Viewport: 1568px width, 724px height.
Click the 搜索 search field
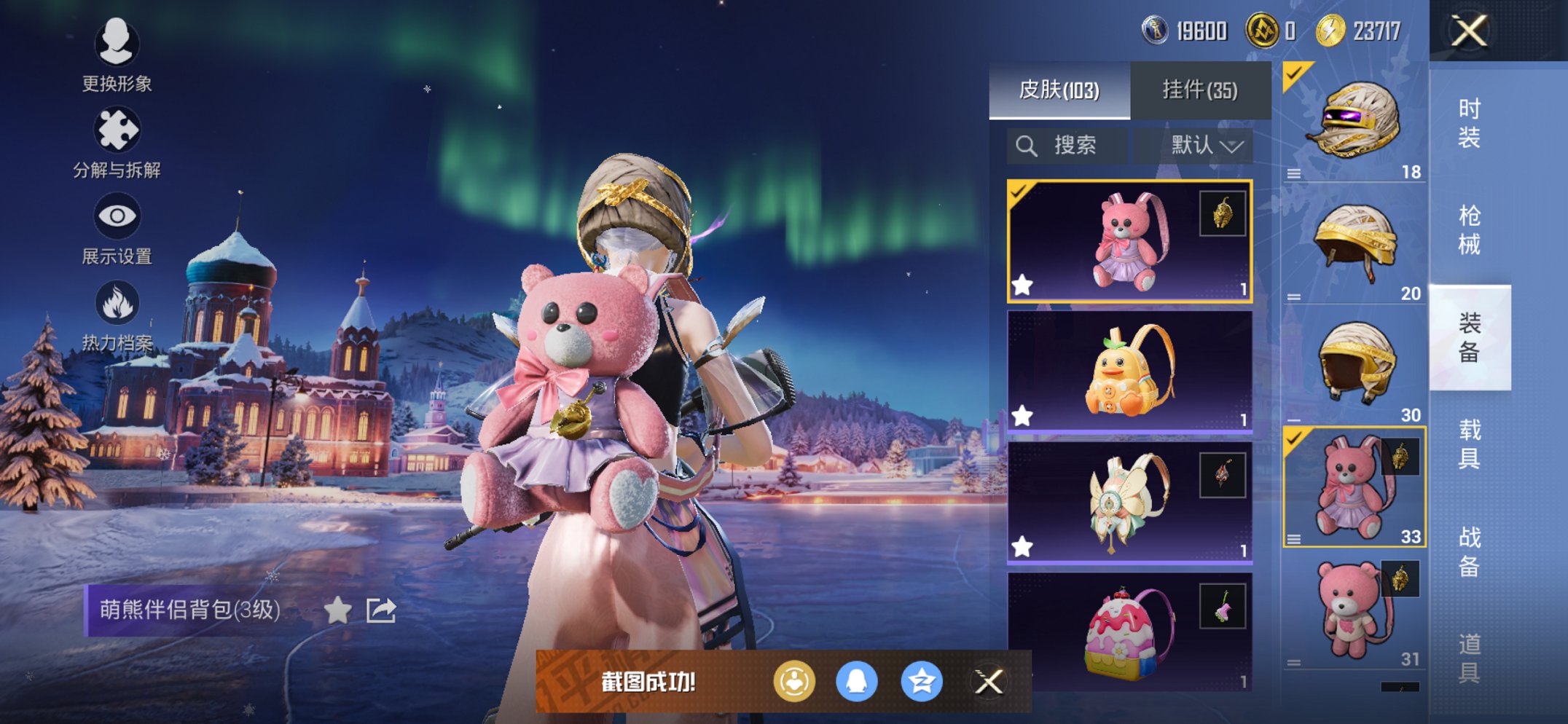[1067, 146]
